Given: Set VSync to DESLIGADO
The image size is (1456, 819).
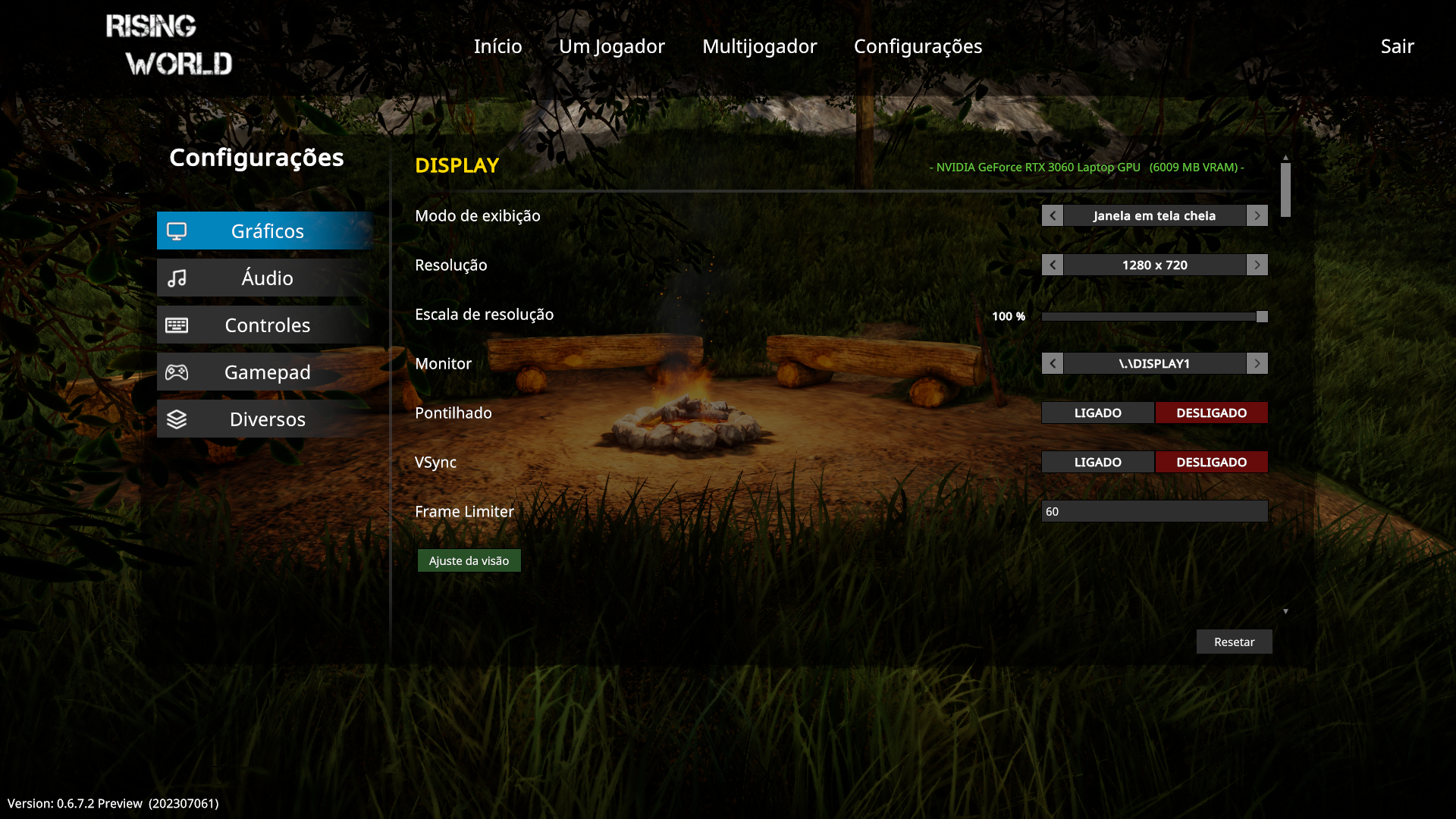Looking at the screenshot, I should click(1211, 463).
